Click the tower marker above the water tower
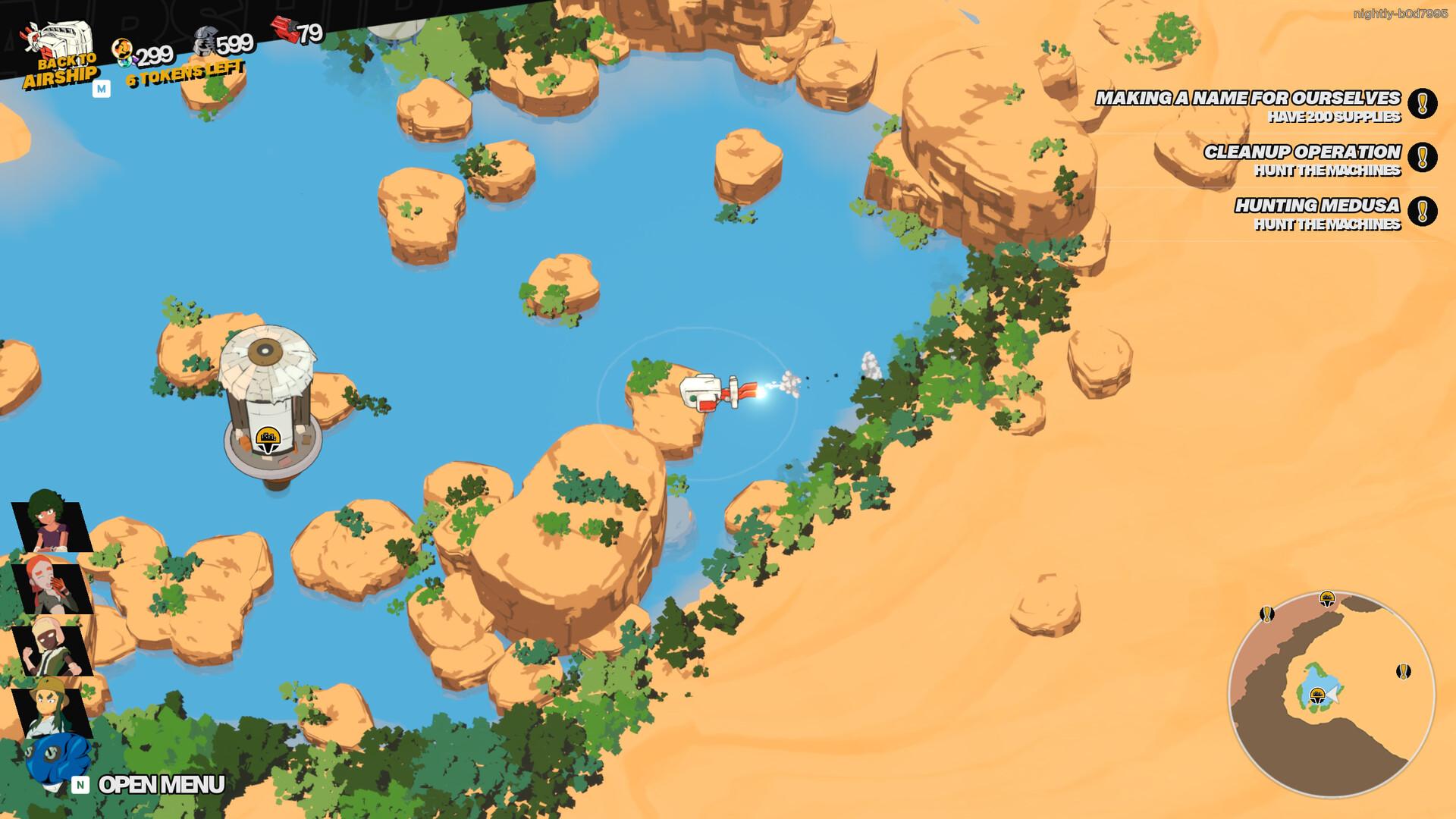 pos(267,438)
